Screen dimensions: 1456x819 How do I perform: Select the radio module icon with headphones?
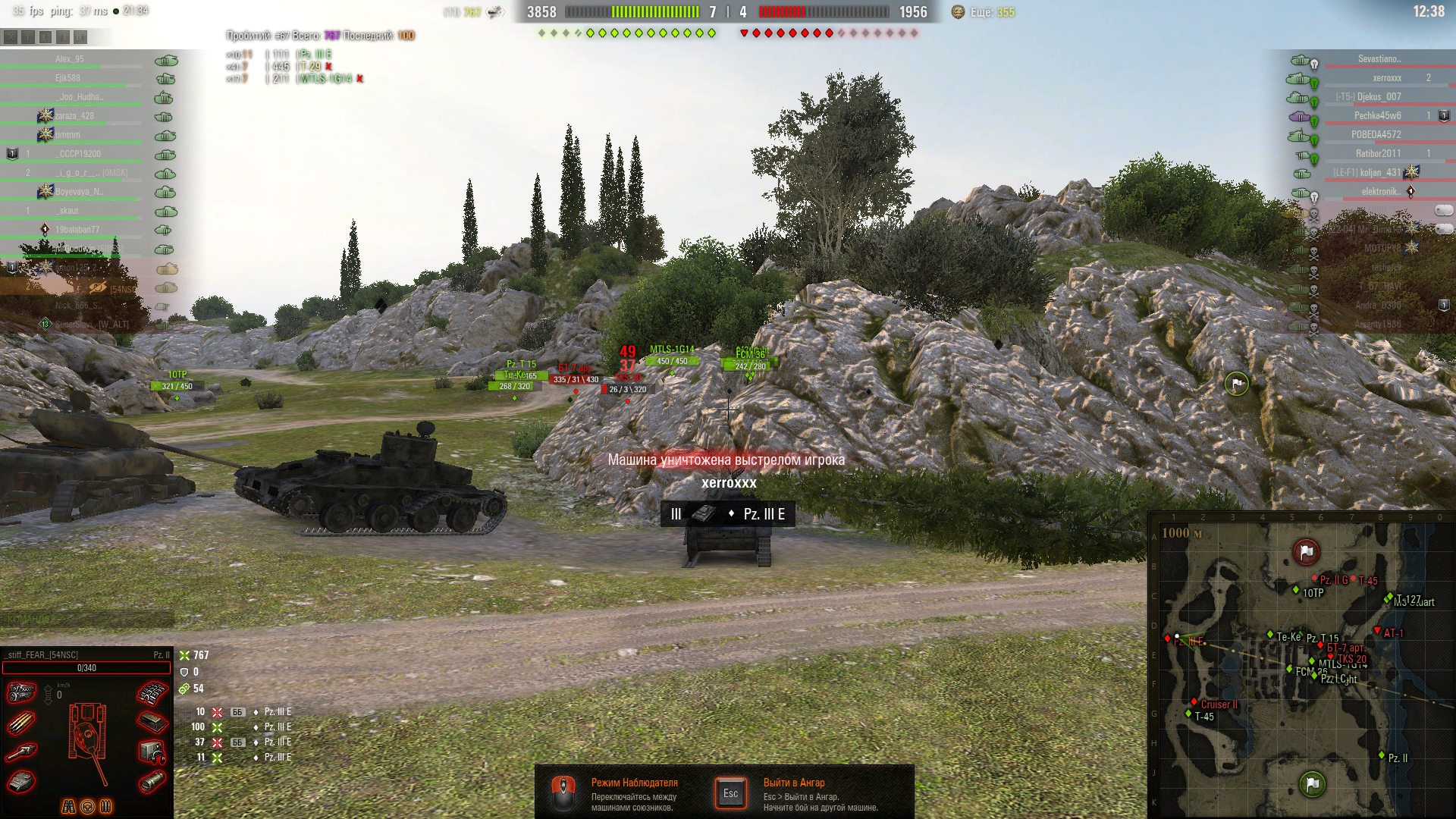pos(152,752)
